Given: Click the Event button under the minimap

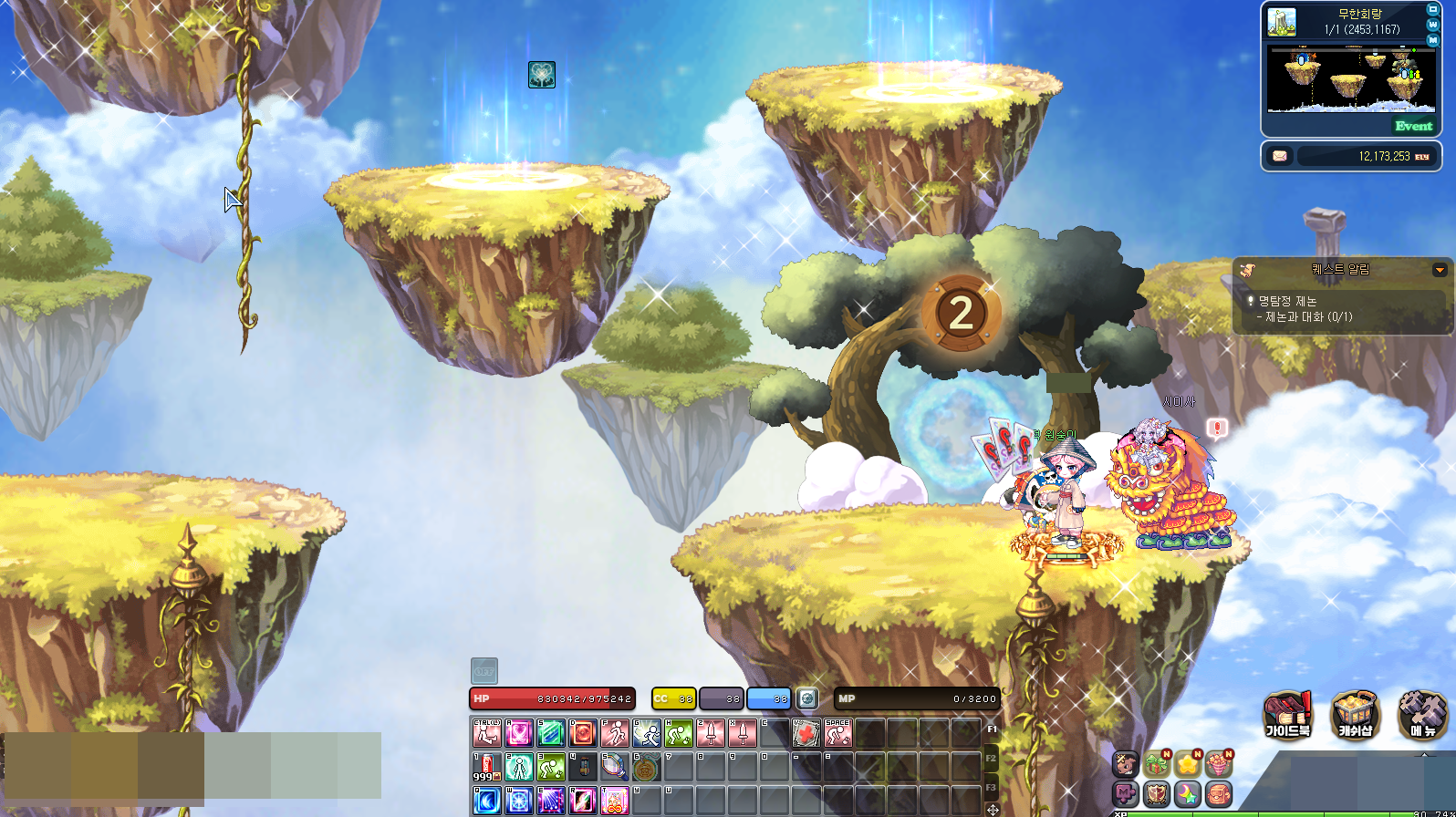Looking at the screenshot, I should pyautogui.click(x=1413, y=126).
